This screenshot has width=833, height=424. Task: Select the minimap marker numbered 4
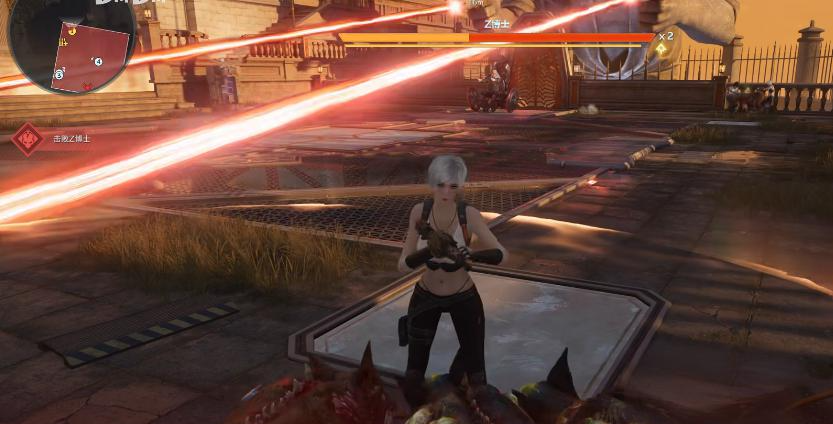(98, 61)
